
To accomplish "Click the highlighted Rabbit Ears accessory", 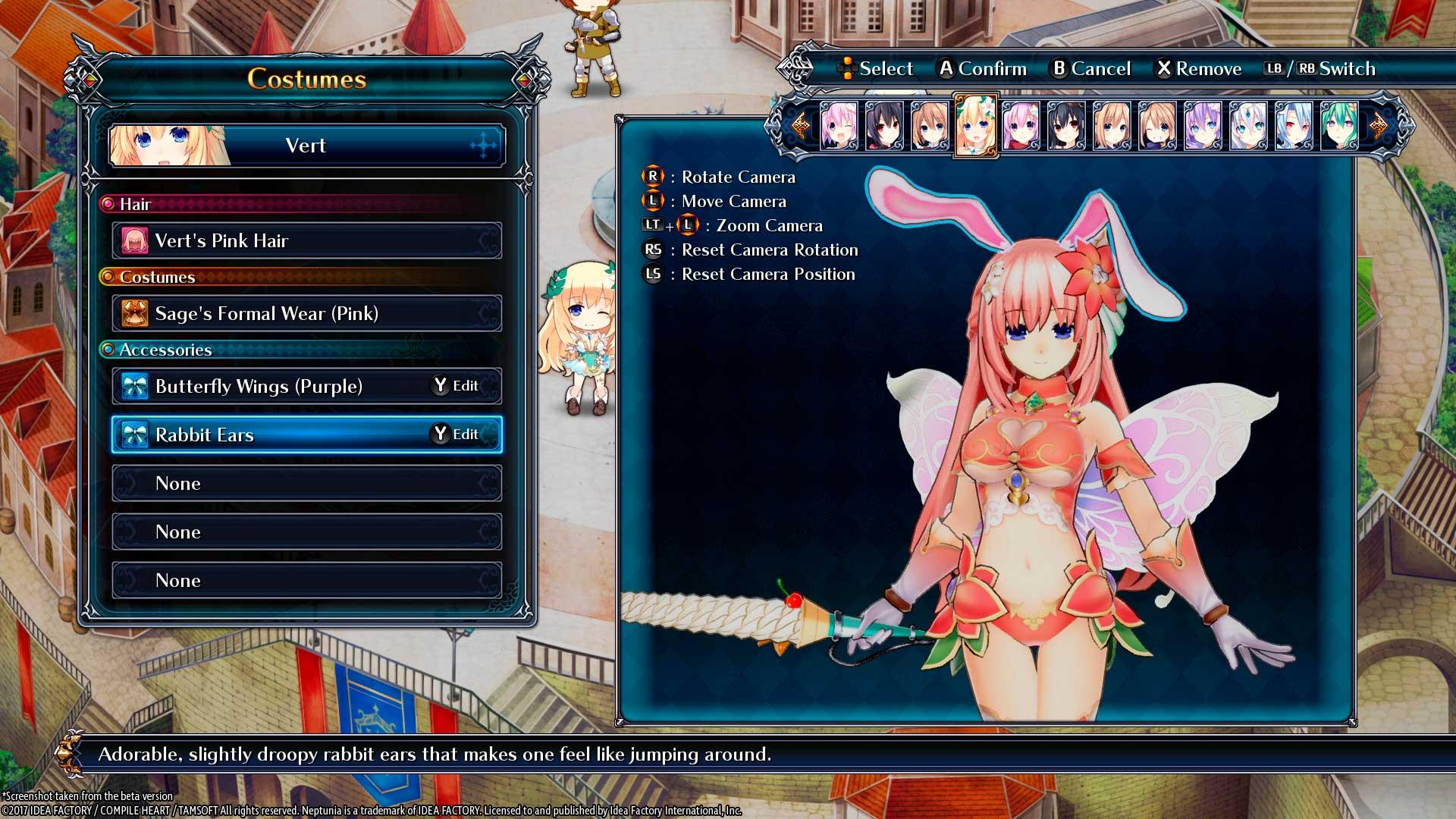I will coord(306,435).
